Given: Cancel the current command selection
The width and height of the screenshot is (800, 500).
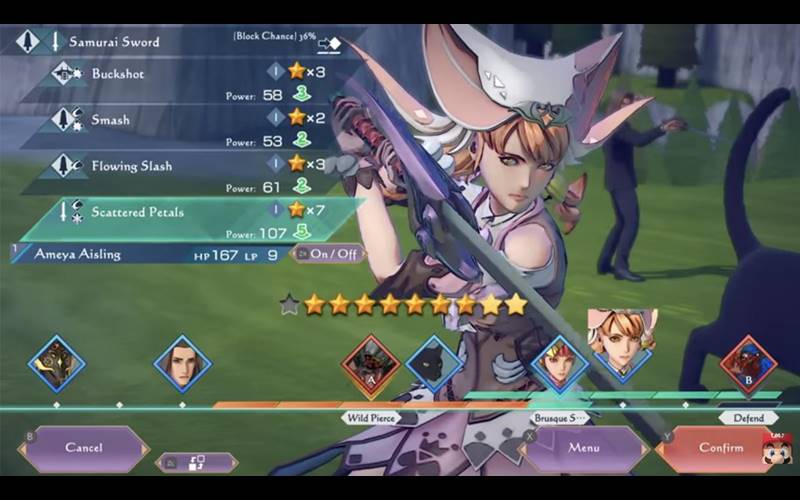Looking at the screenshot, I should click(x=84, y=448).
